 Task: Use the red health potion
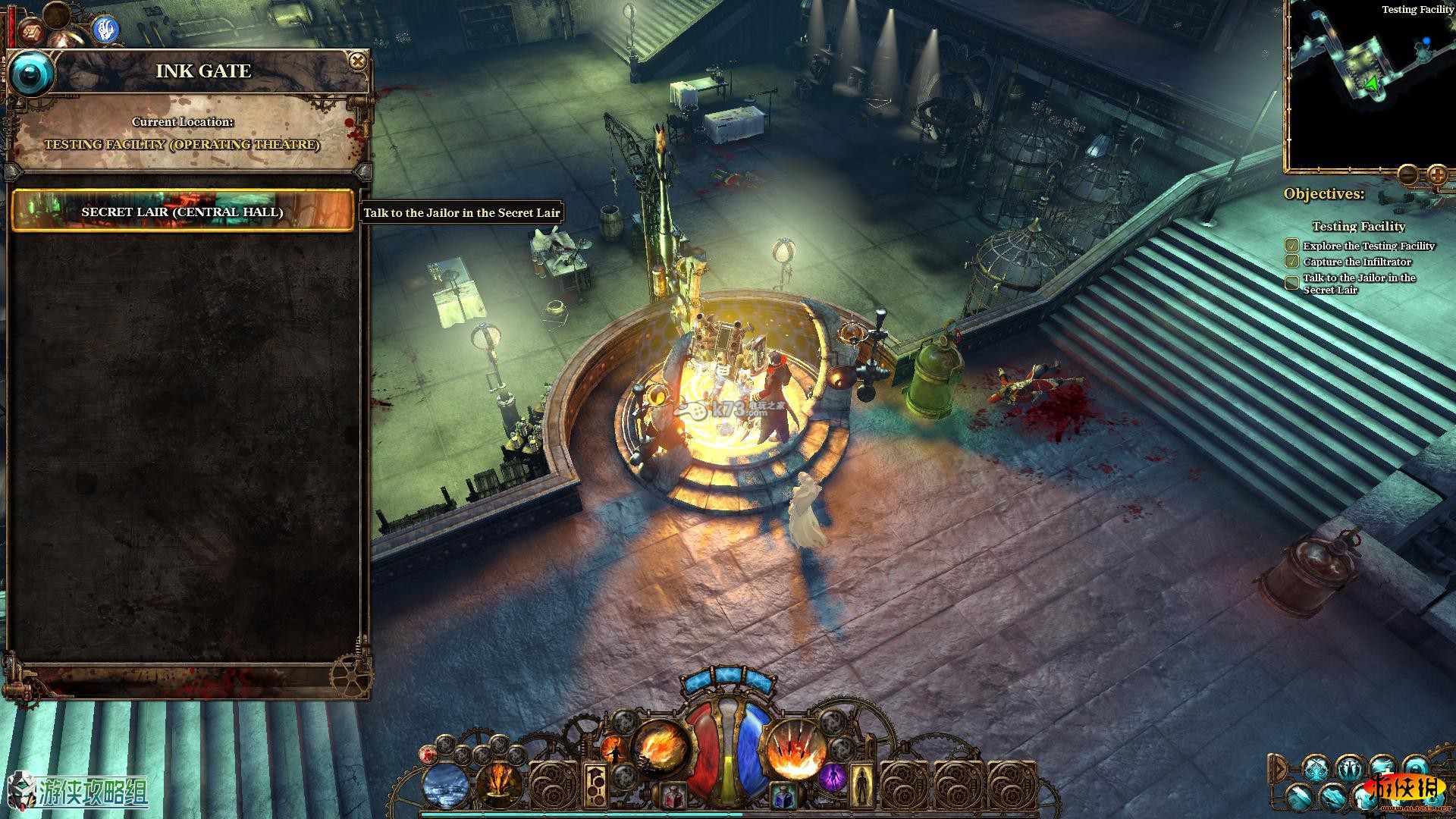point(671,797)
